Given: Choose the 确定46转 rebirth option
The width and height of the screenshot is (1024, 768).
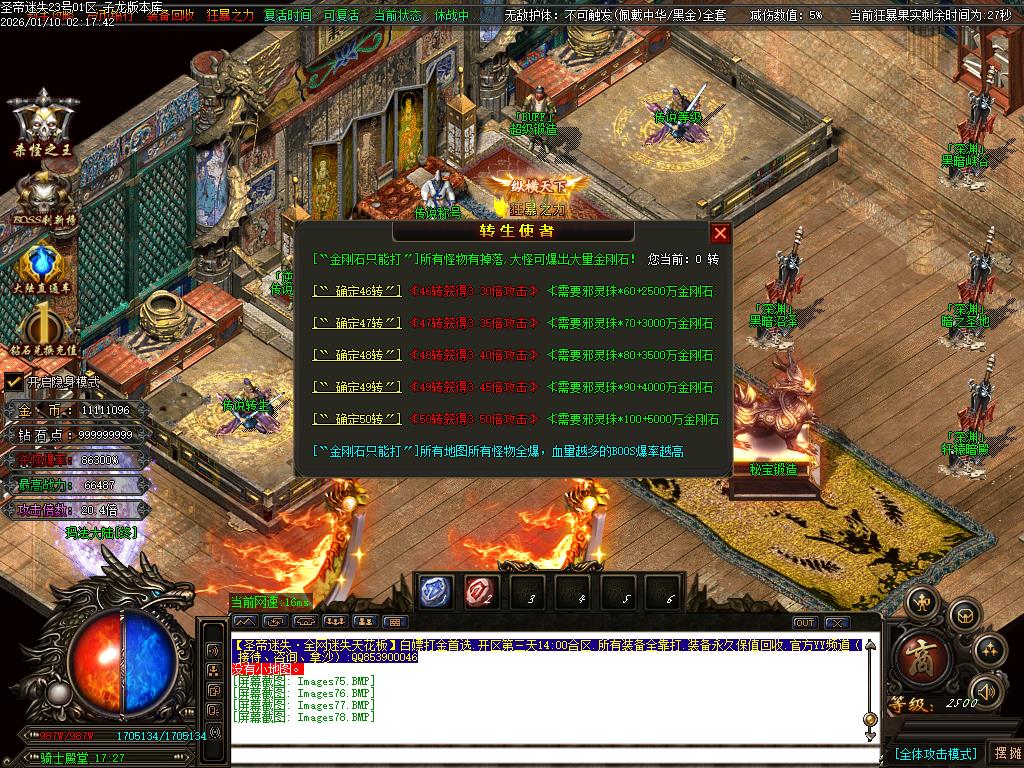Looking at the screenshot, I should tap(357, 291).
